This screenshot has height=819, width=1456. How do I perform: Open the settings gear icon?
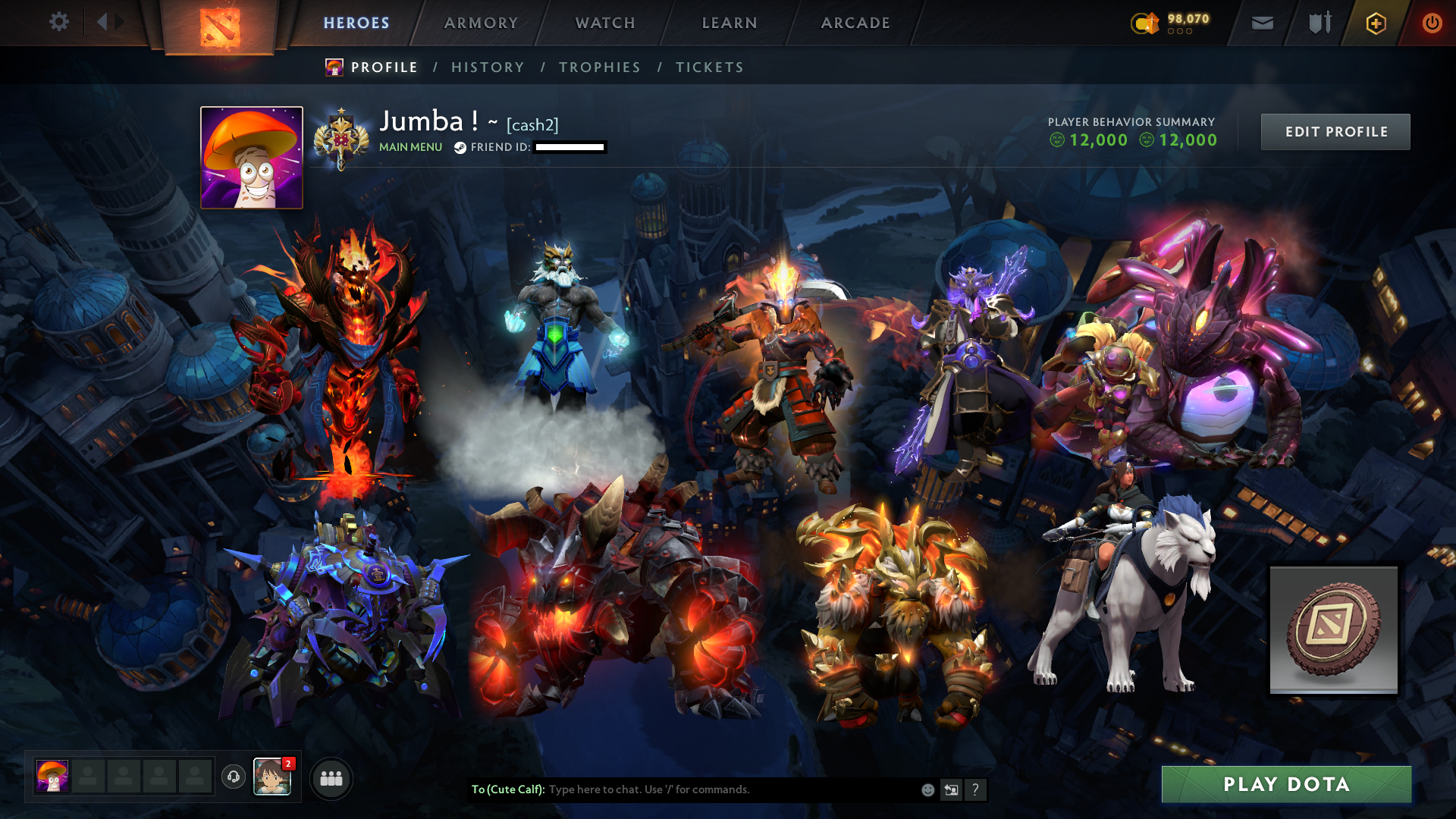(x=59, y=22)
